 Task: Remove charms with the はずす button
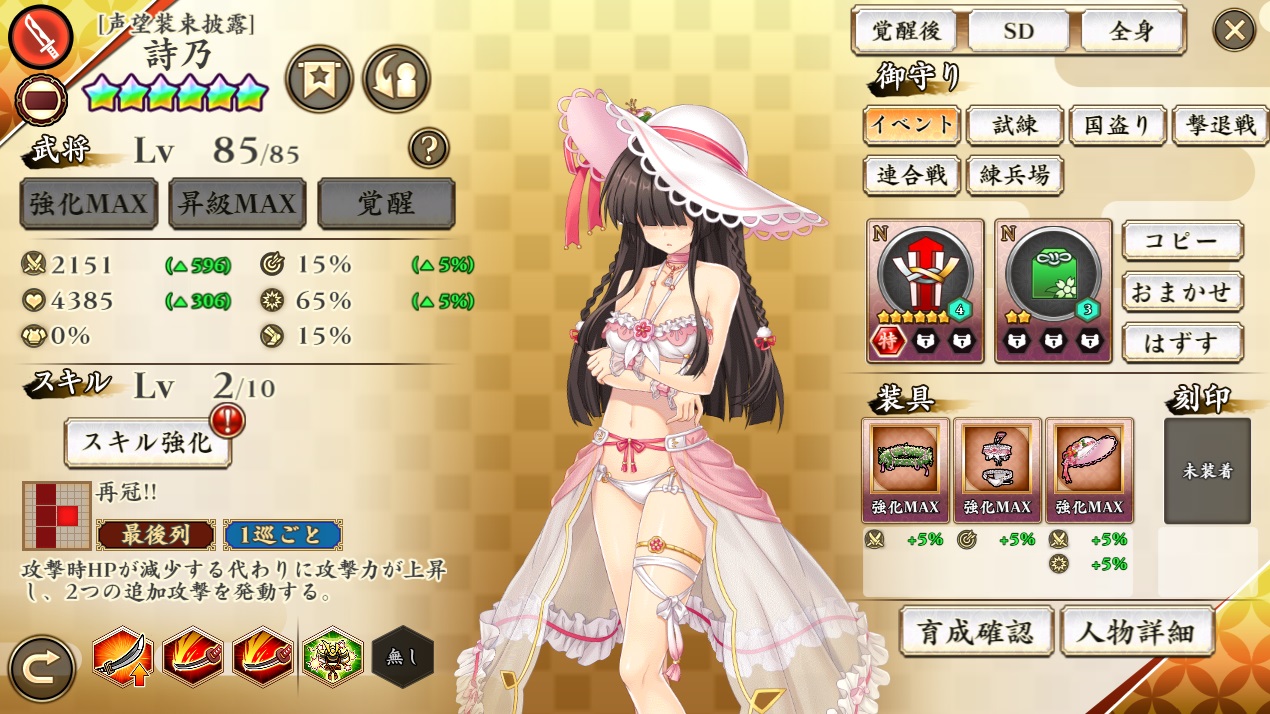point(1182,343)
